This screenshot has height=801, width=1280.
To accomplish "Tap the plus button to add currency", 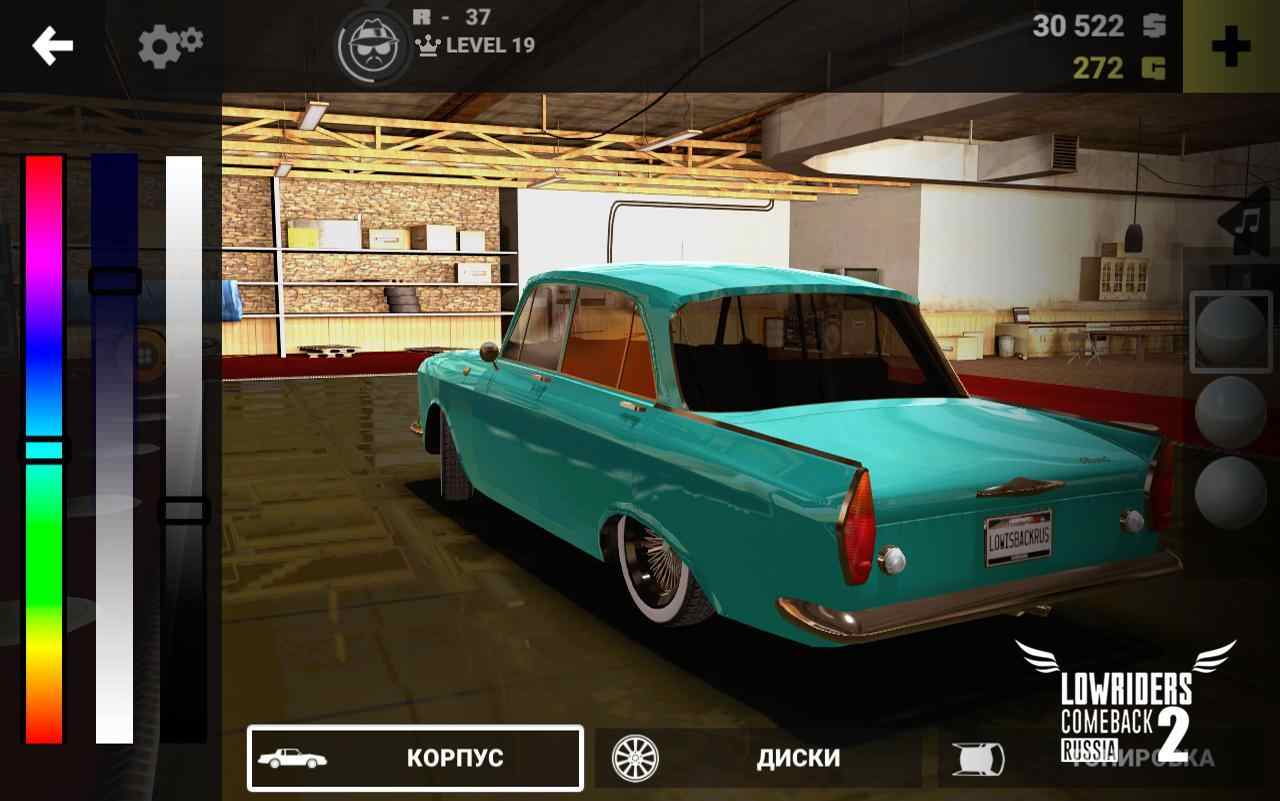I will point(1230,47).
